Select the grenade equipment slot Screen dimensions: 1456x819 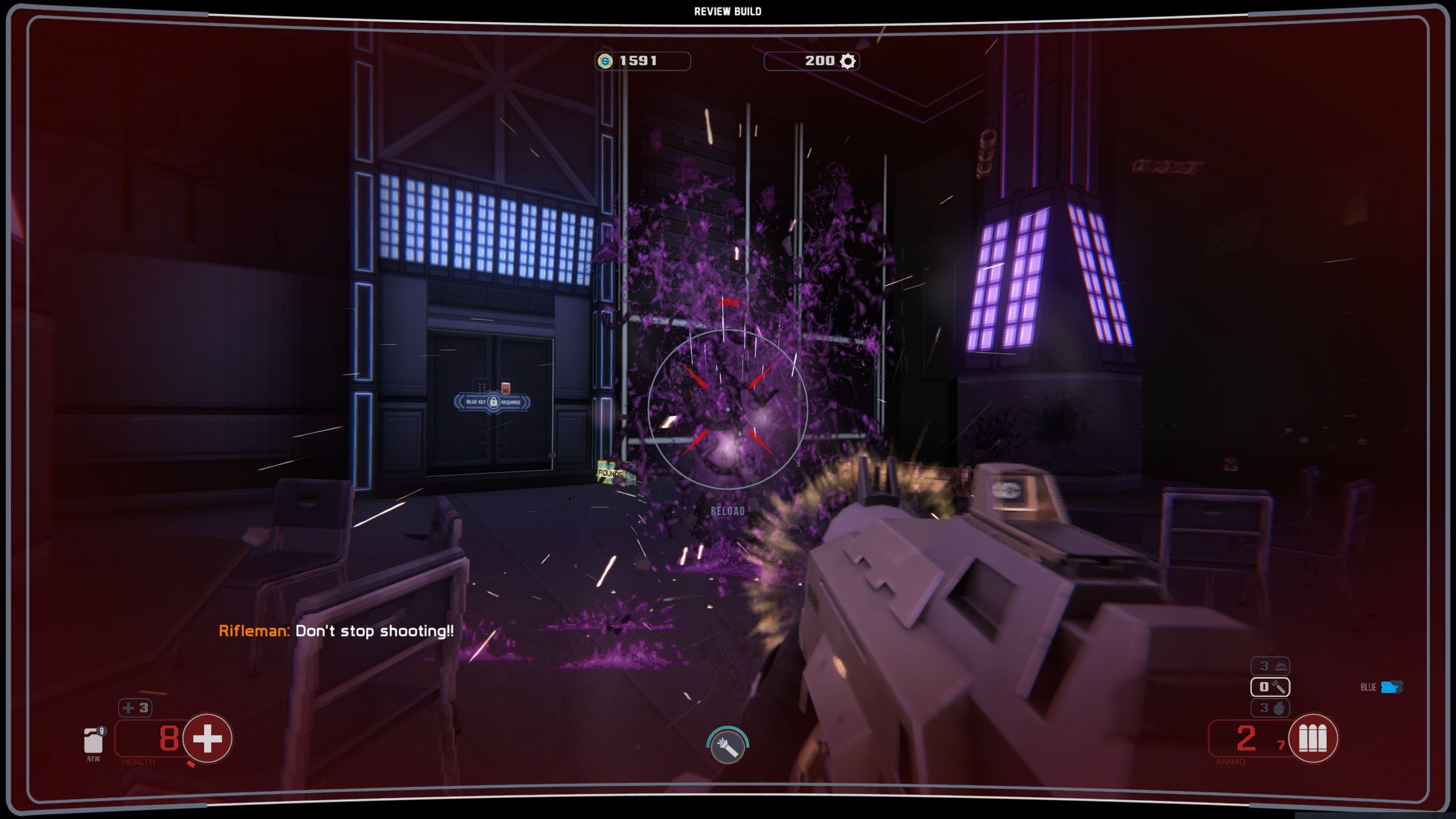(x=1270, y=708)
